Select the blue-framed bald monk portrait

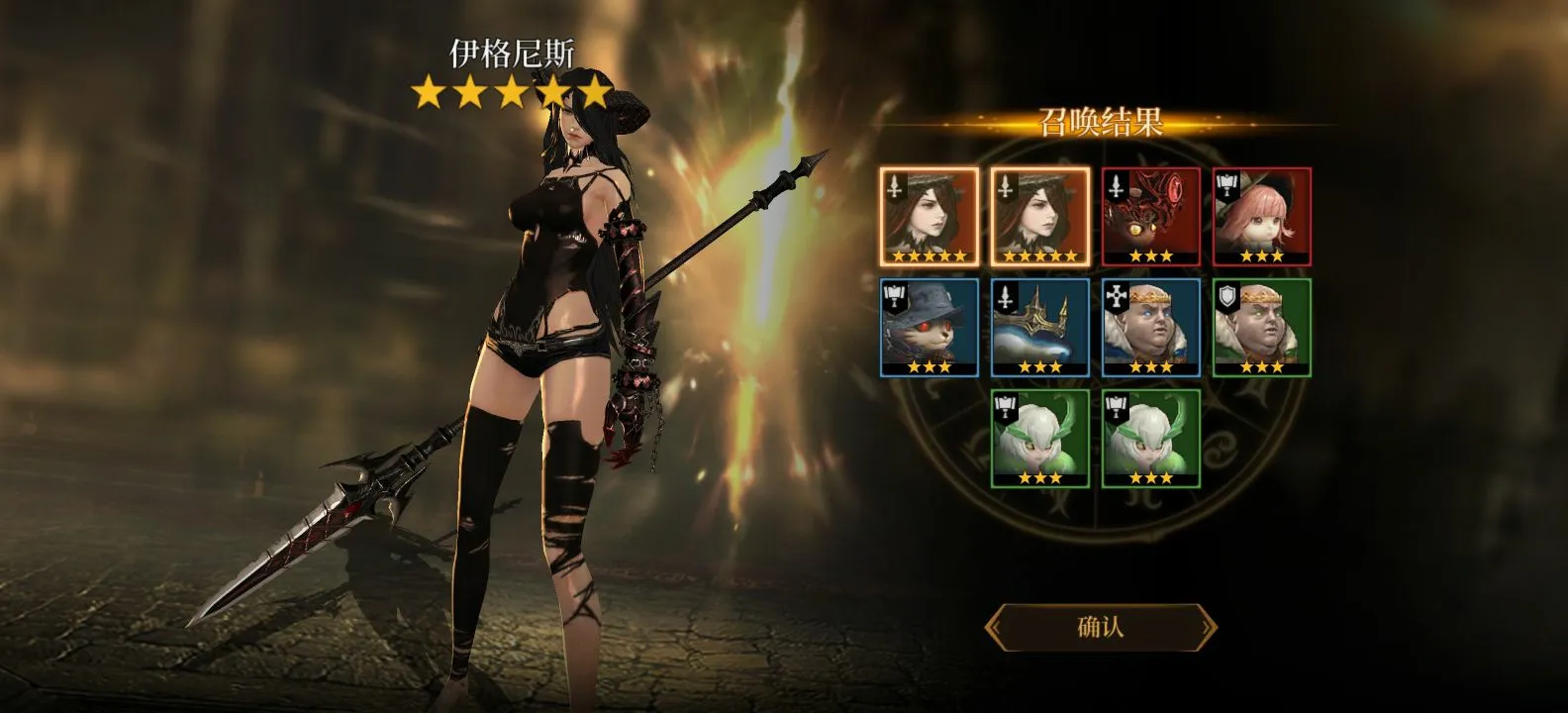pyautogui.click(x=1150, y=327)
